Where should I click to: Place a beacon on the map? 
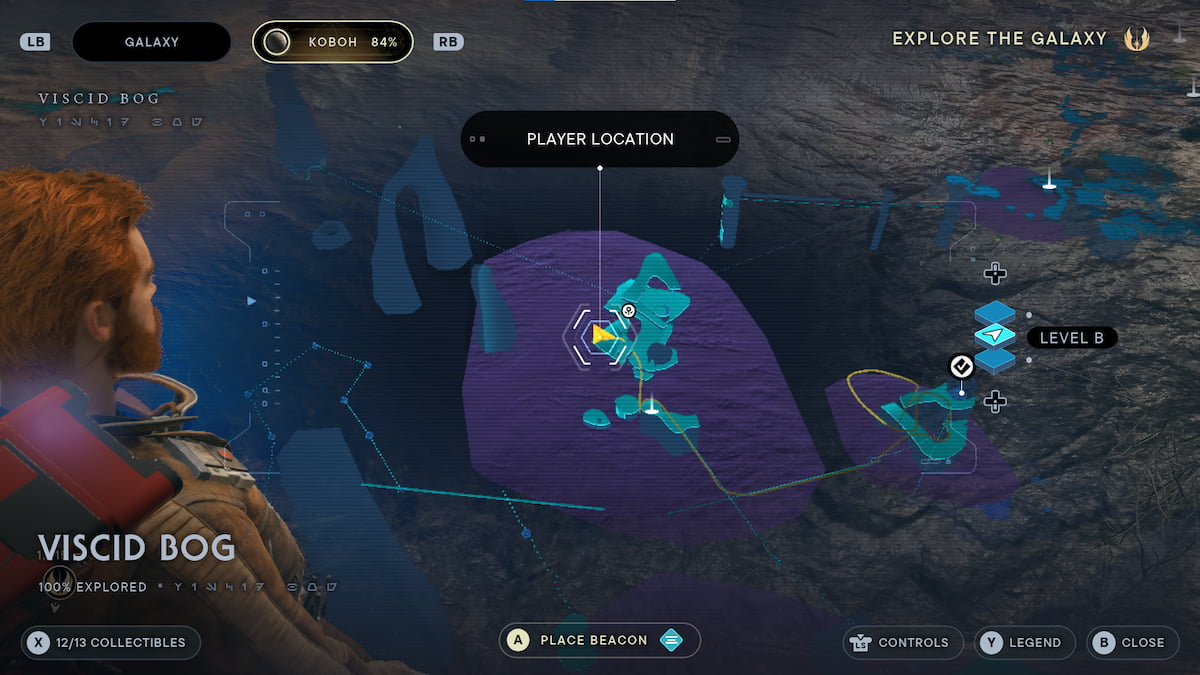[599, 640]
